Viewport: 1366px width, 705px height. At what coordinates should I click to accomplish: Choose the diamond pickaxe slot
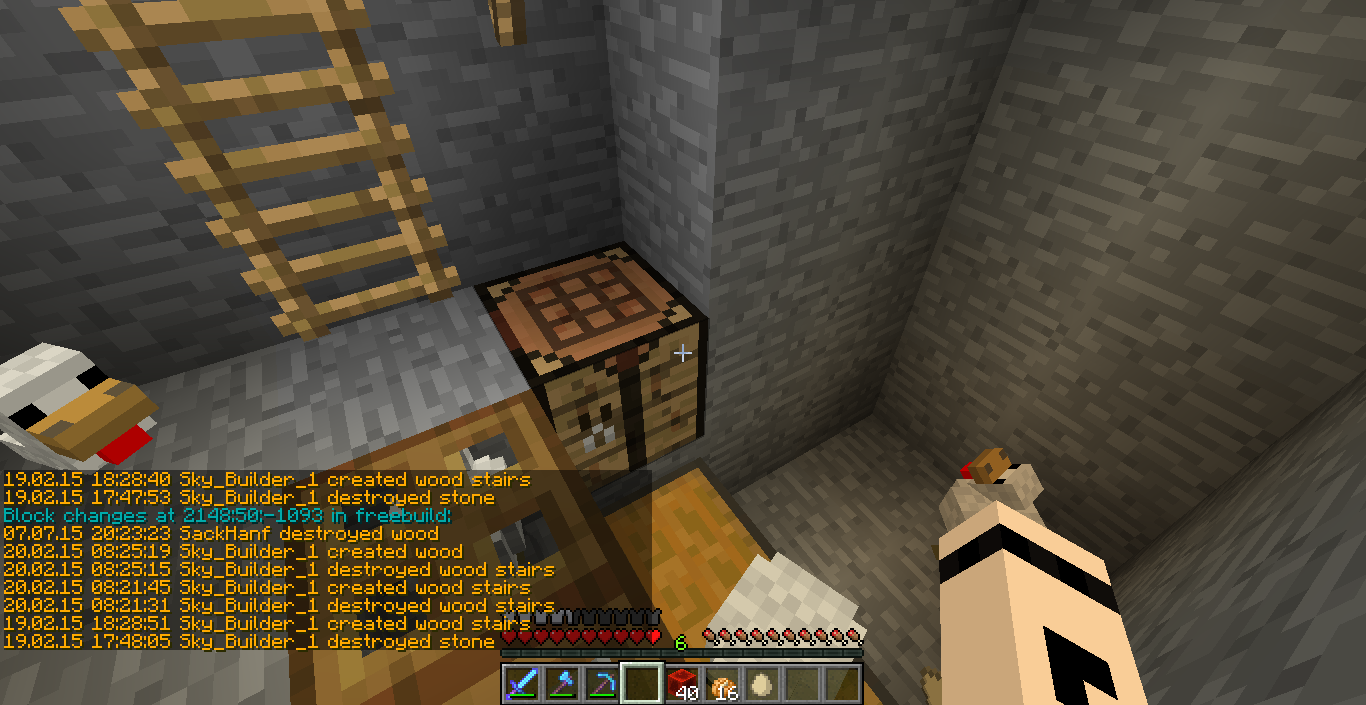pos(602,684)
